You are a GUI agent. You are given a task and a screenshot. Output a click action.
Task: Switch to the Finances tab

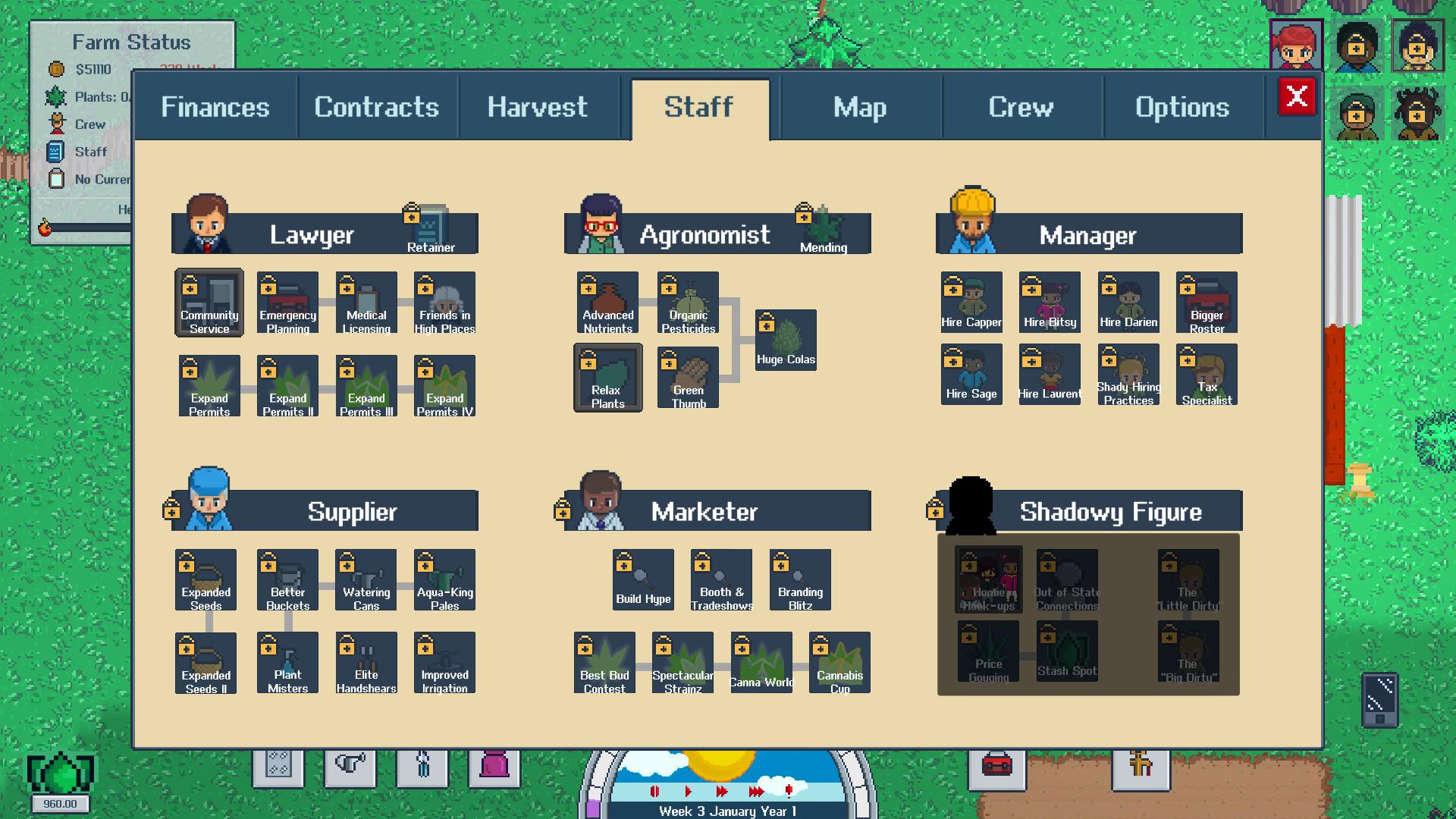215,107
